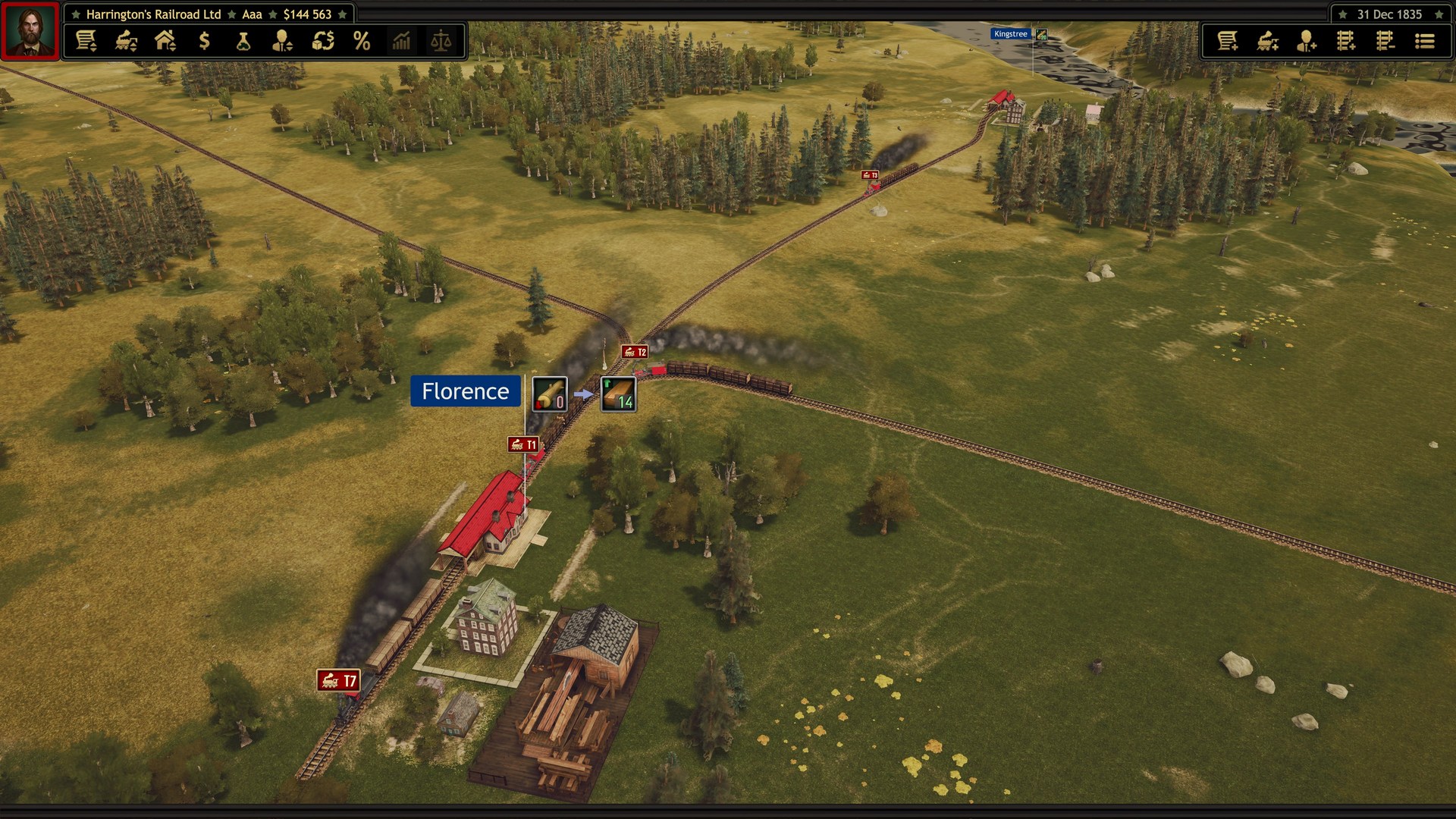Enter track demolition mode
The width and height of the screenshot is (1456, 819).
tap(1386, 42)
